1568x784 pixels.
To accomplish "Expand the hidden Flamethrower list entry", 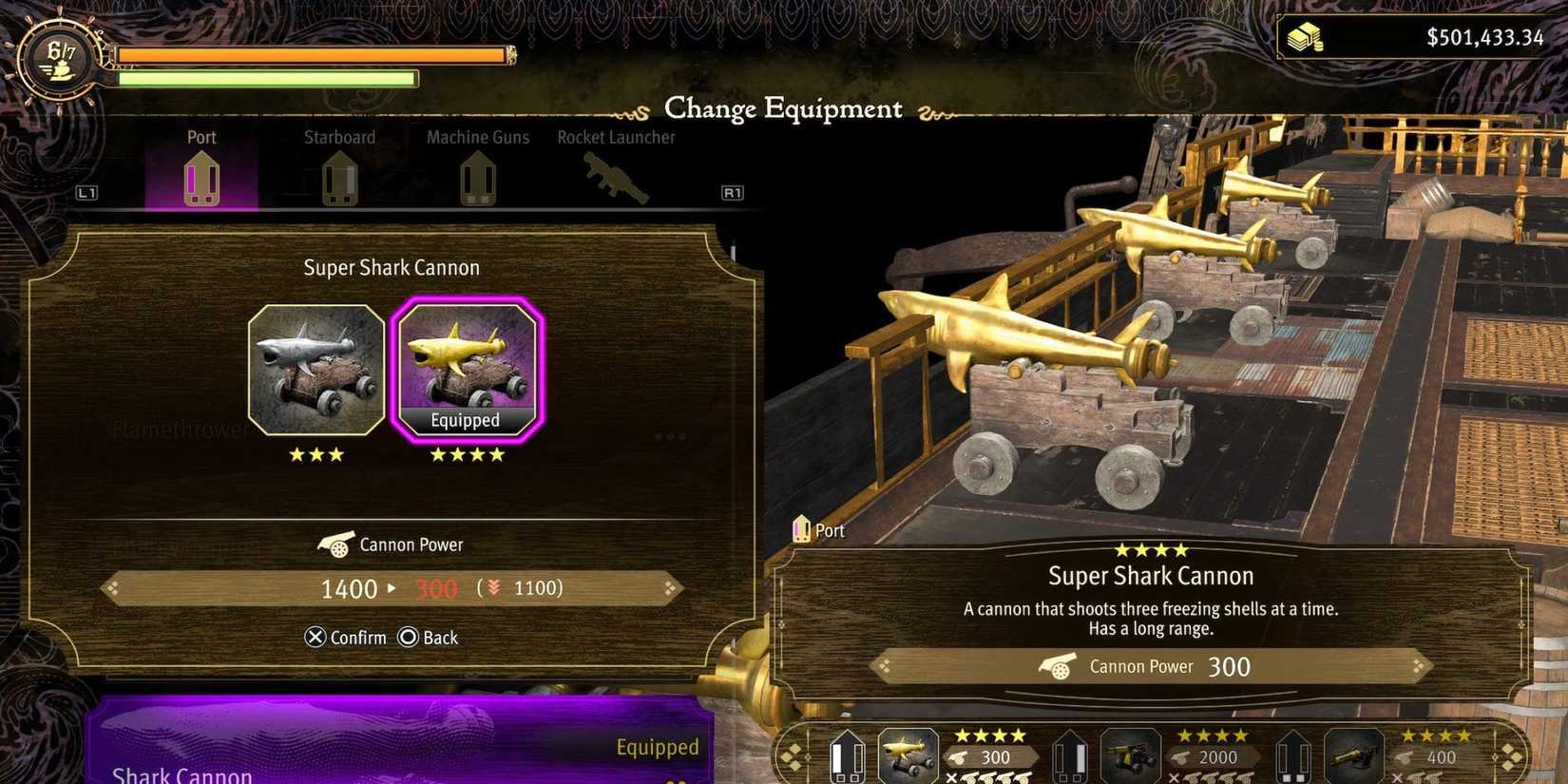I will tap(181, 430).
